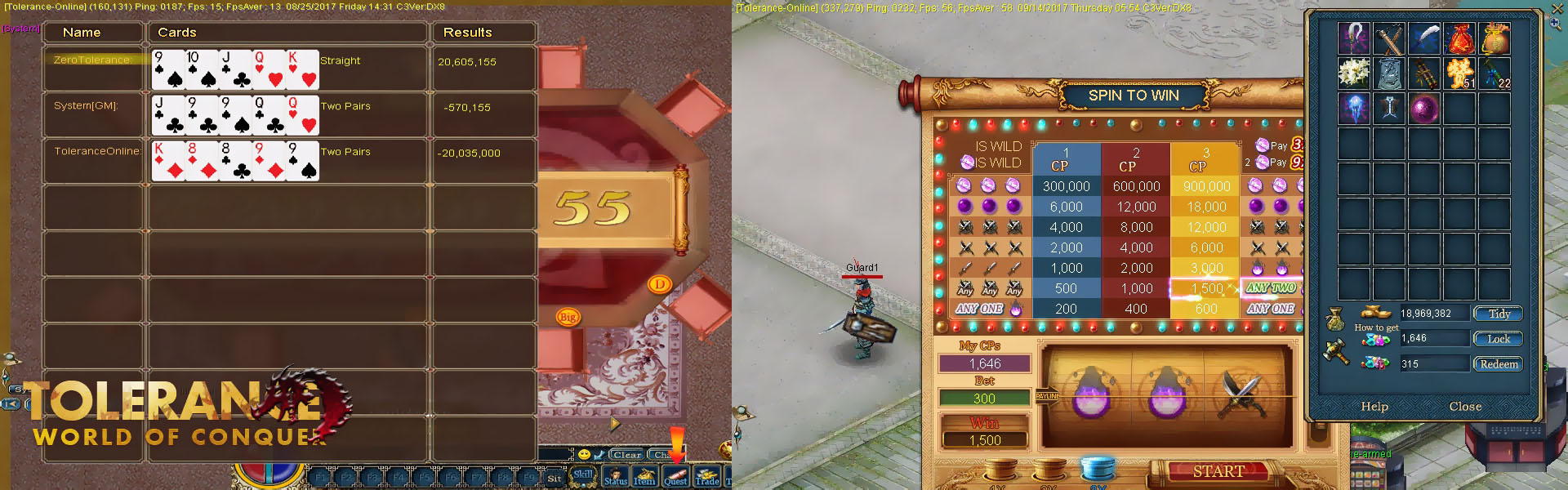
Task: Select the glowing blue bet multiplier button
Action: coord(1097,469)
